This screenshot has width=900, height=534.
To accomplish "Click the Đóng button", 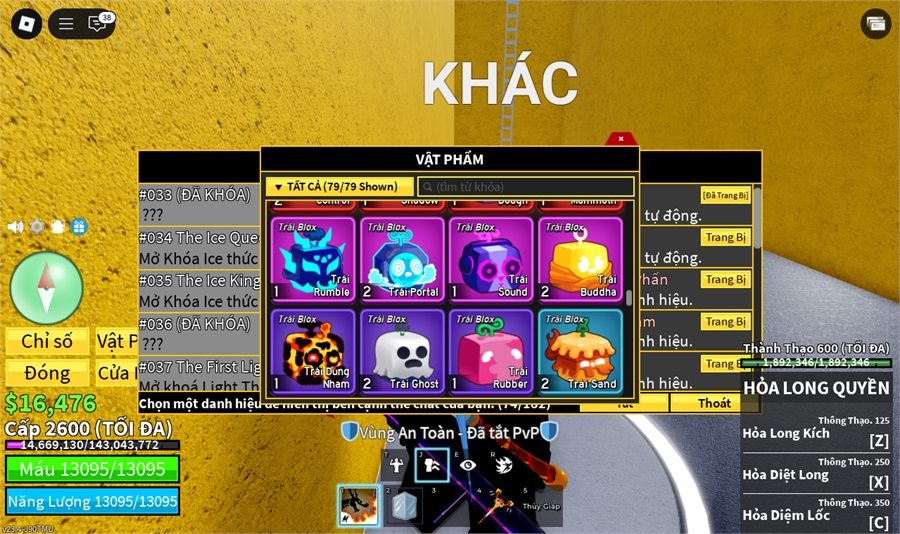I will click(x=47, y=373).
